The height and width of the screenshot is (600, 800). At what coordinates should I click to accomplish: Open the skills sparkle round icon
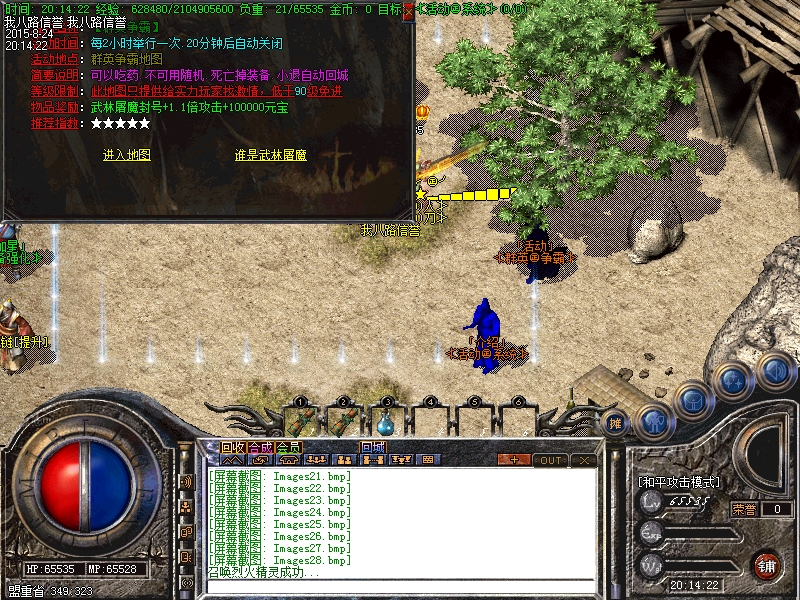pyautogui.click(x=735, y=381)
